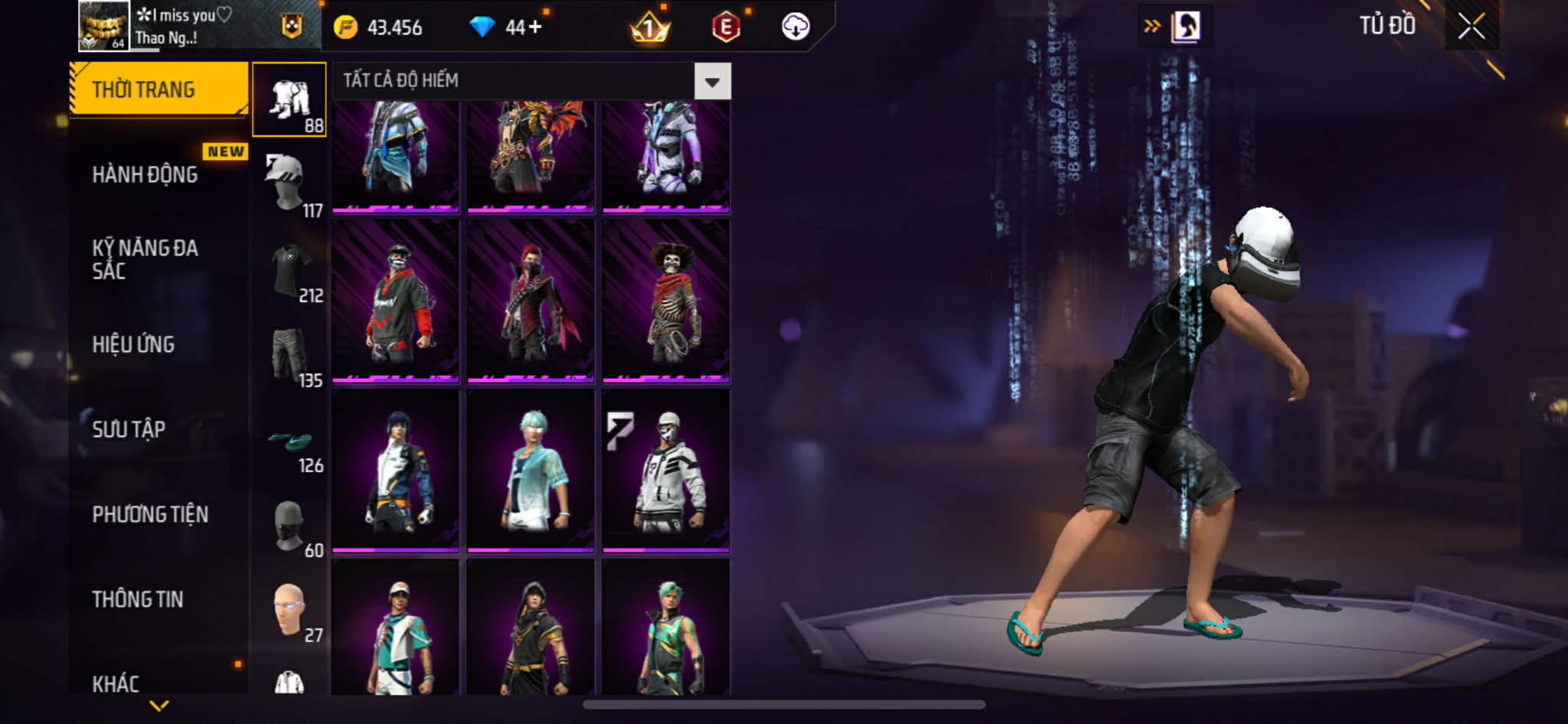
Task: Select the black shirt category with 212 items
Action: [x=289, y=269]
